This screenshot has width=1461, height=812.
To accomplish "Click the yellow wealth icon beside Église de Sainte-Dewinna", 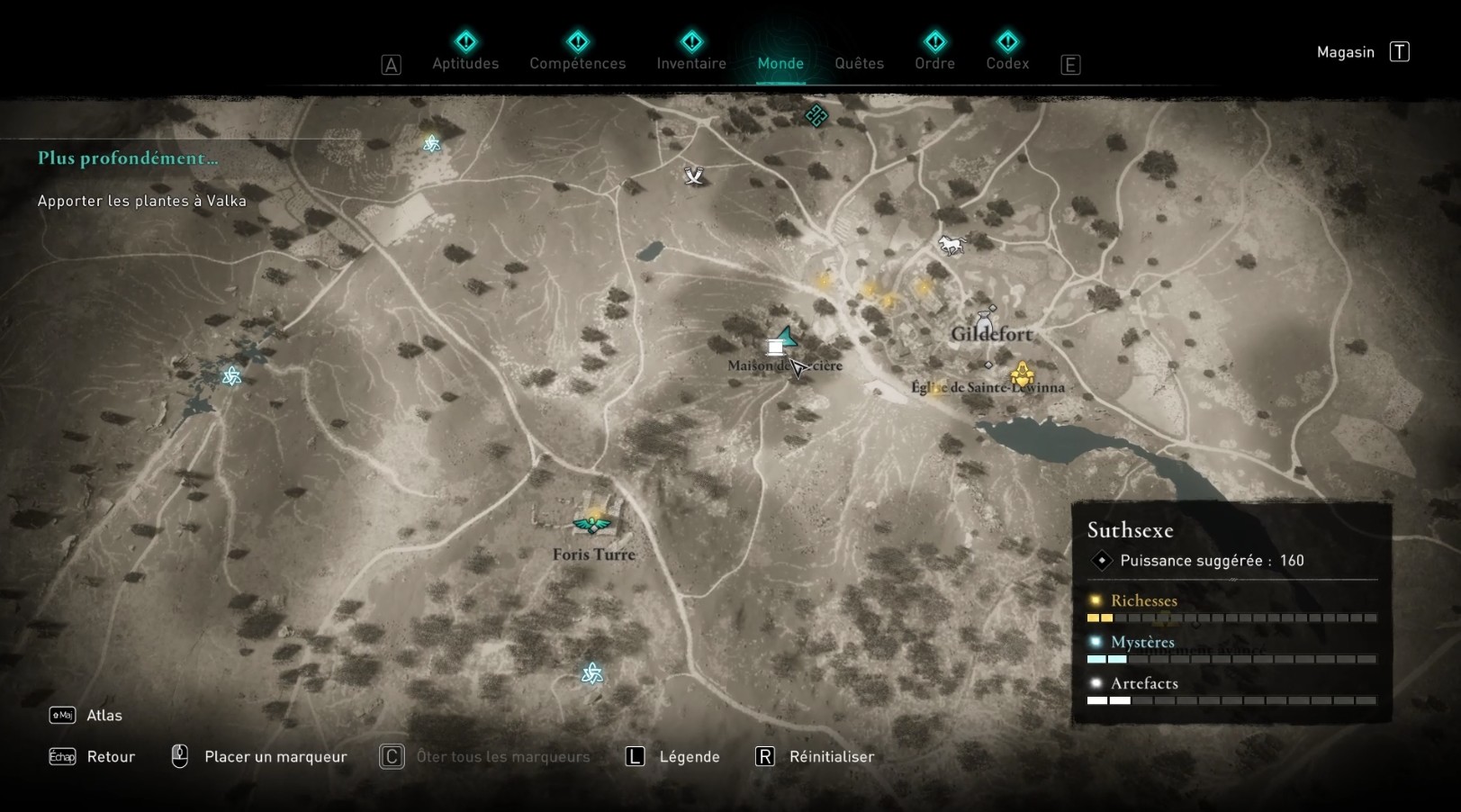I will [x=1024, y=373].
